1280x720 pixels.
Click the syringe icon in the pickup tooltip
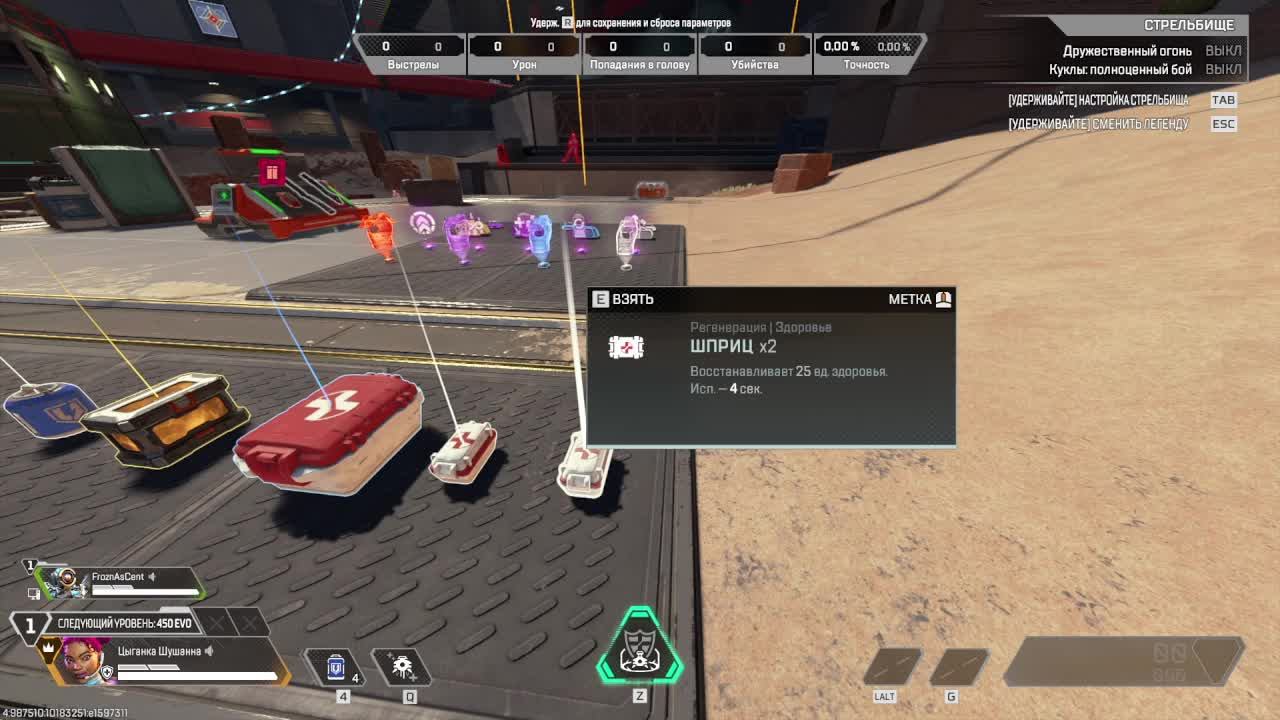626,347
